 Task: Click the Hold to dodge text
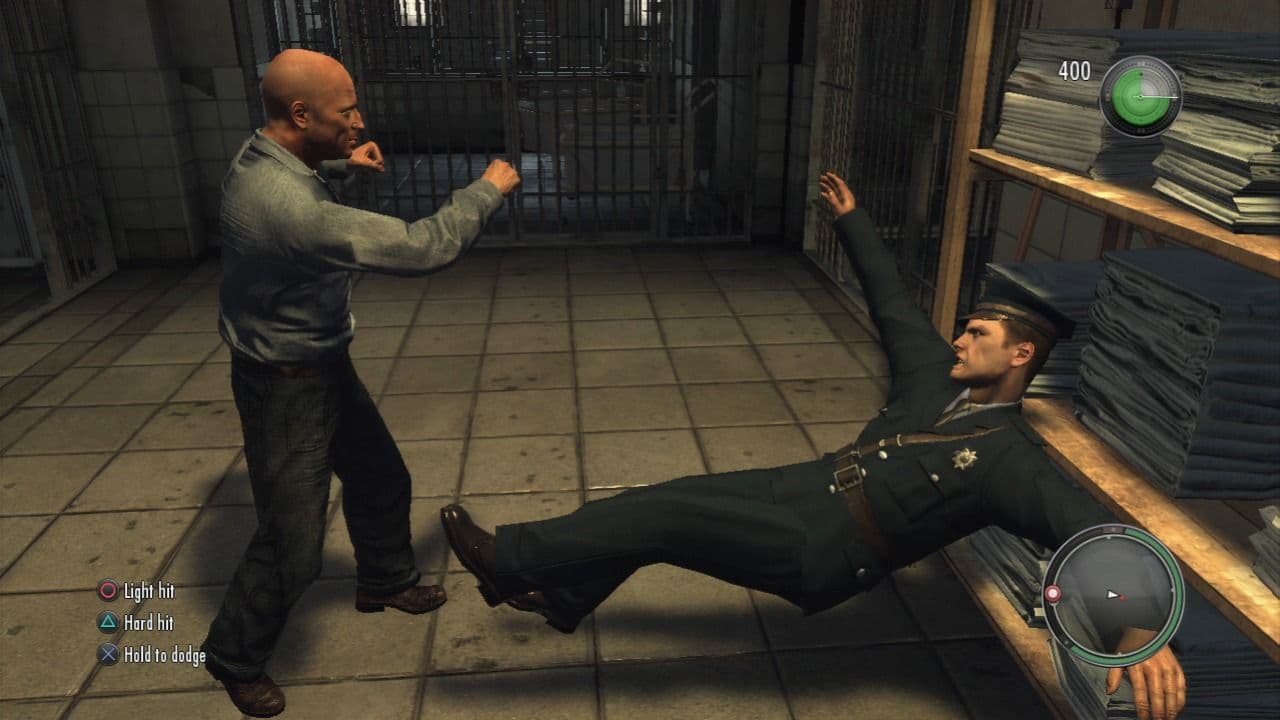pyautogui.click(x=165, y=655)
